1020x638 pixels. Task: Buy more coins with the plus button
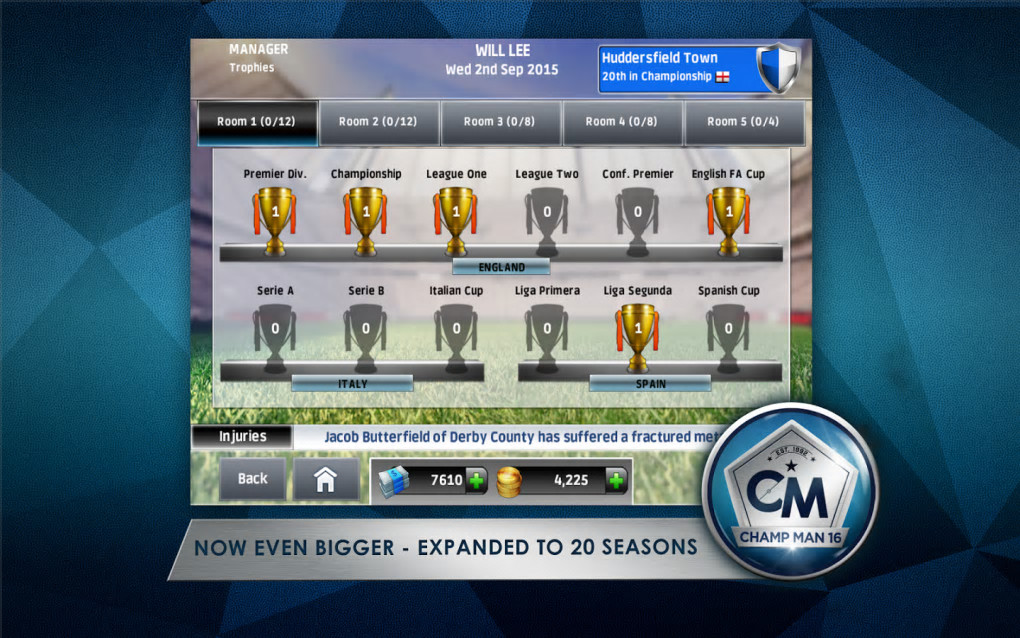point(616,480)
